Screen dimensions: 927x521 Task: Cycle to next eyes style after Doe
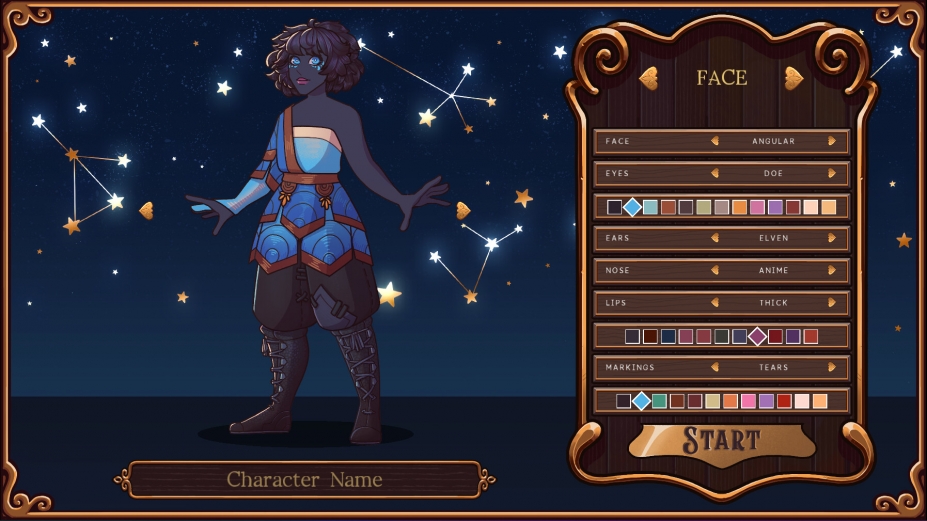coord(832,174)
